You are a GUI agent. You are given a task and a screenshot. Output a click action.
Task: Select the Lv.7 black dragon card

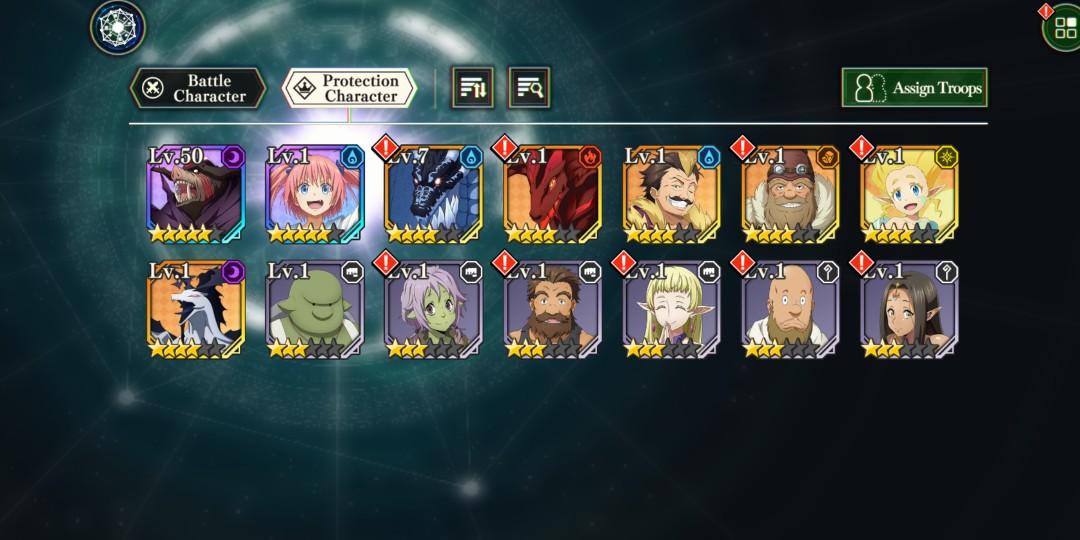pos(434,195)
